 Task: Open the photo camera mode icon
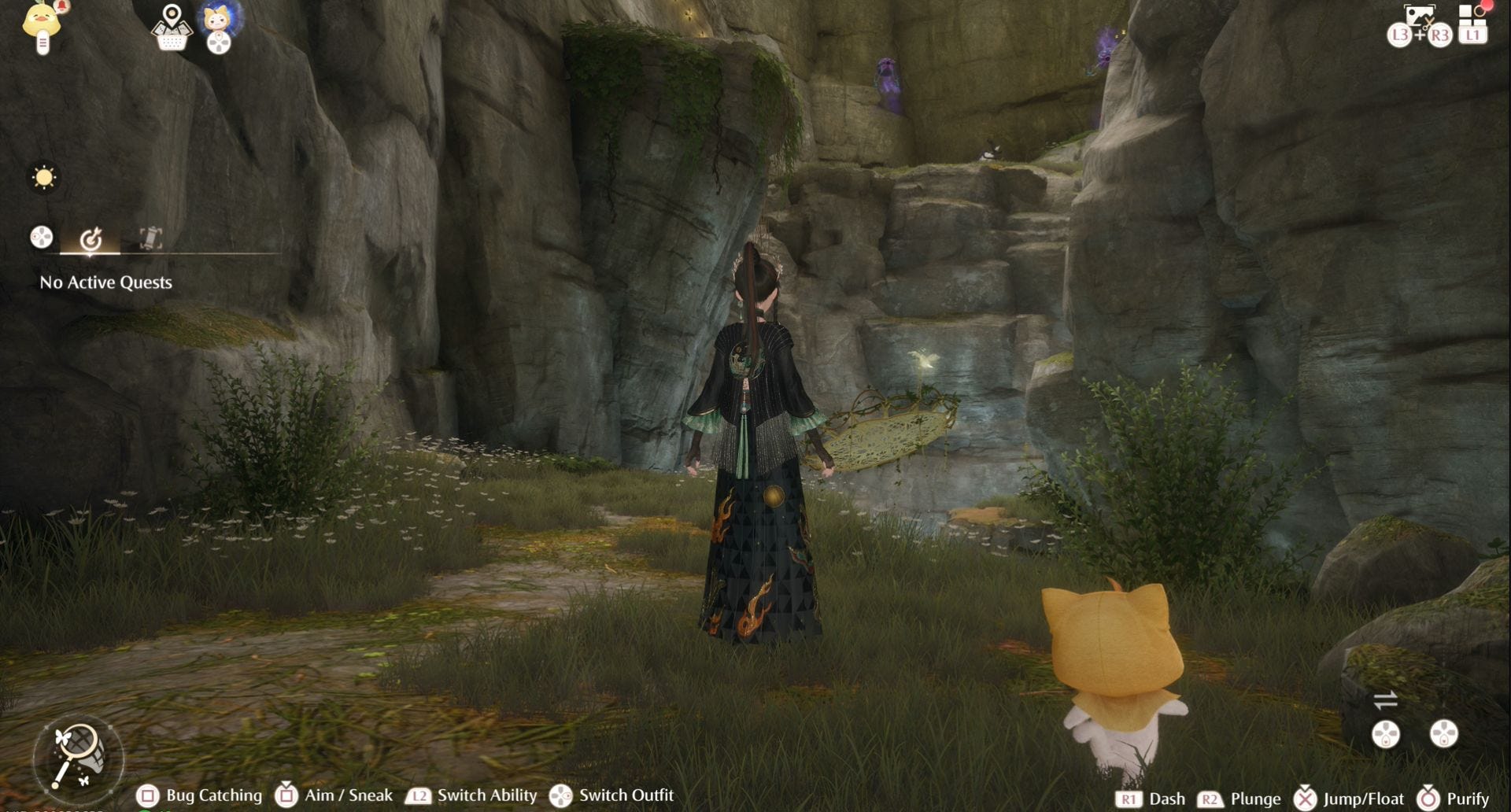click(x=1420, y=17)
